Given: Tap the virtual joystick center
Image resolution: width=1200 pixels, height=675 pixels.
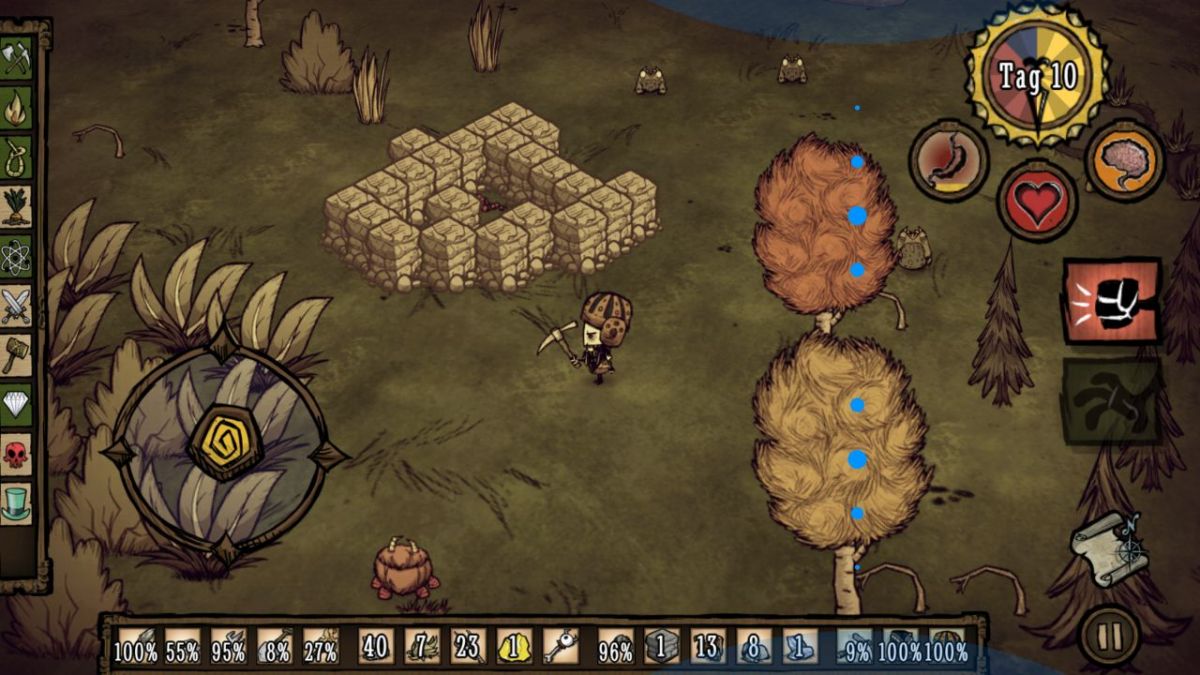Looking at the screenshot, I should [225, 443].
